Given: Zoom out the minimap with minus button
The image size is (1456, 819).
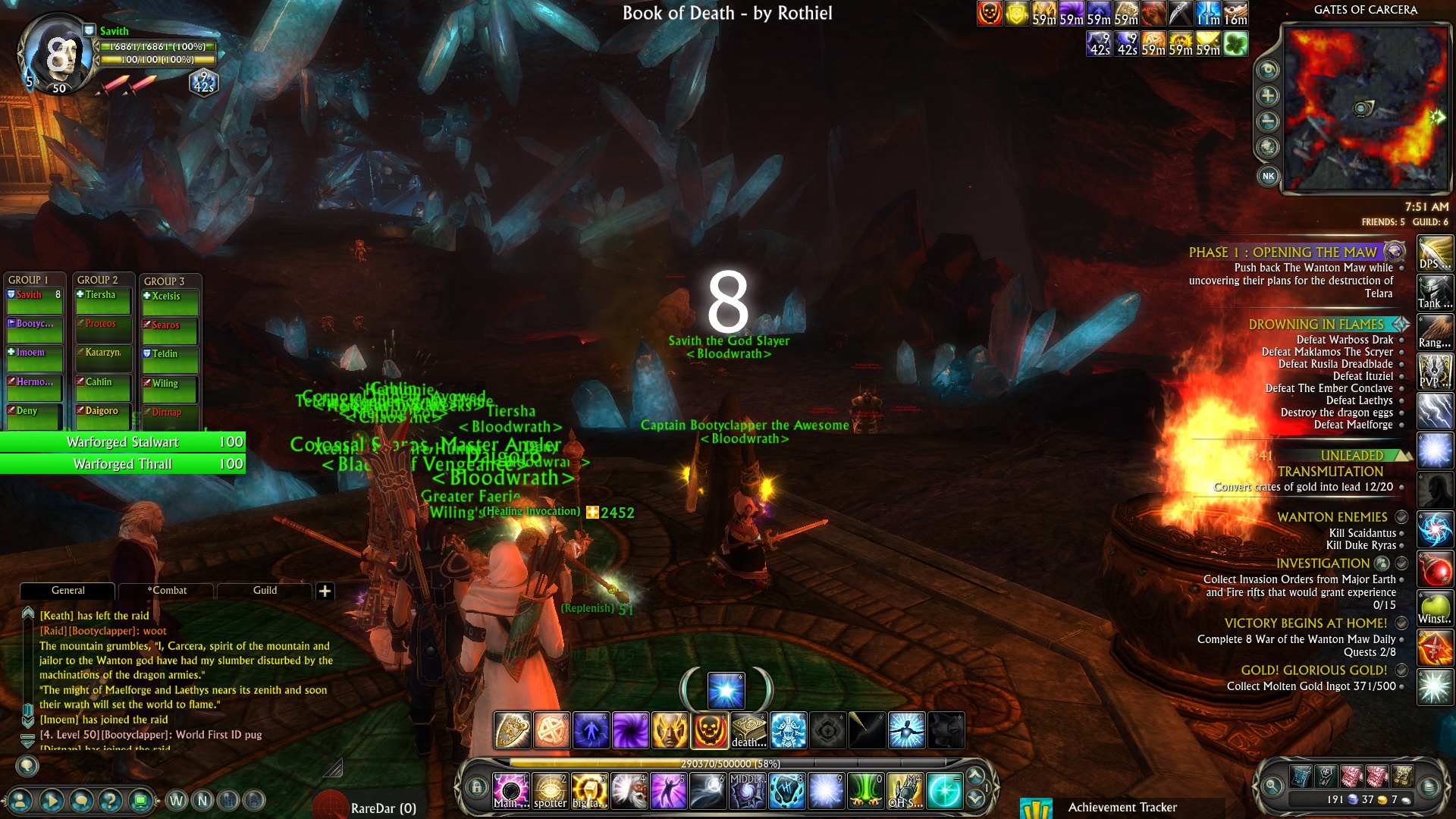Looking at the screenshot, I should [x=1268, y=121].
